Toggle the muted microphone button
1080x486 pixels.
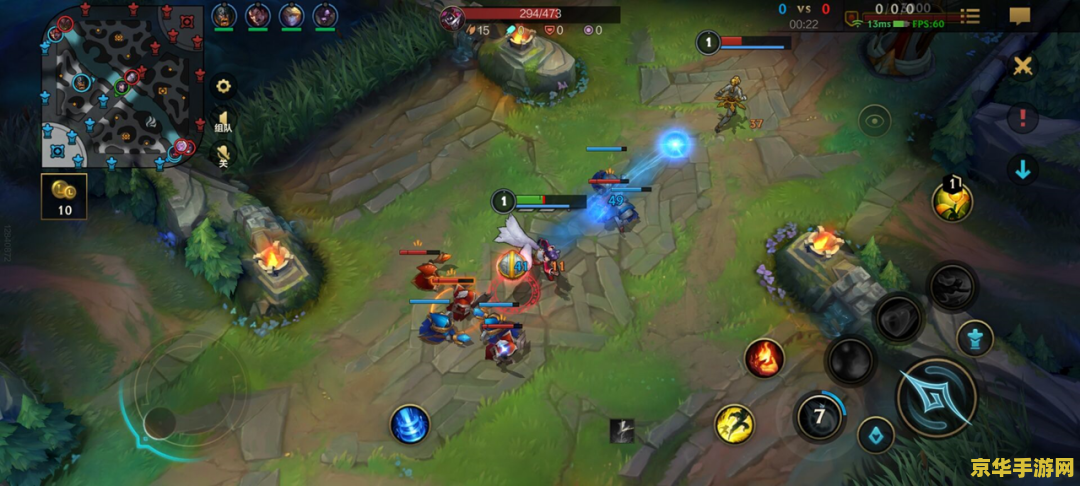tap(224, 155)
